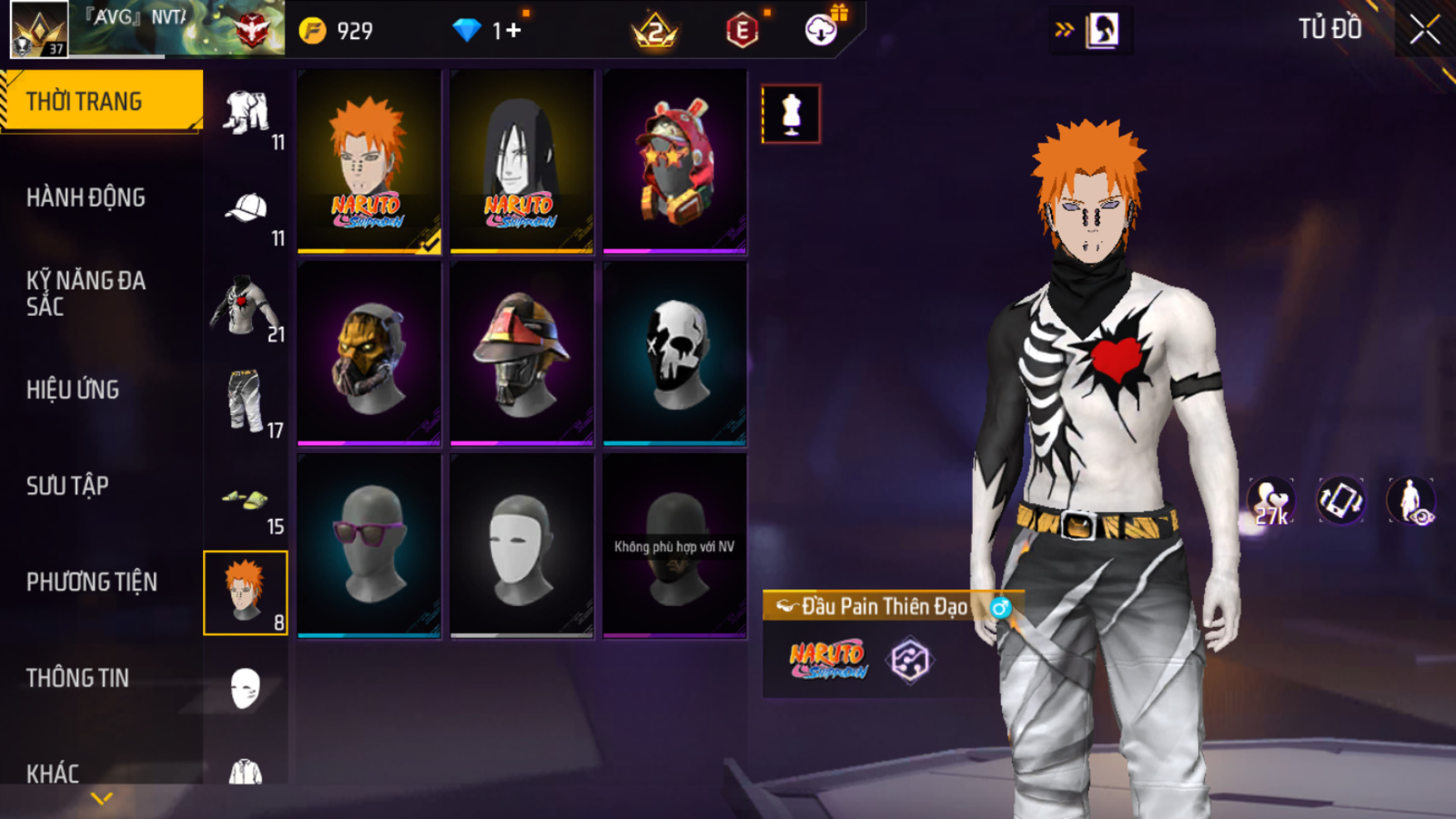The image size is (1456, 819).
Task: Select the Thông Tin menu entry
Action: pyautogui.click(x=77, y=678)
